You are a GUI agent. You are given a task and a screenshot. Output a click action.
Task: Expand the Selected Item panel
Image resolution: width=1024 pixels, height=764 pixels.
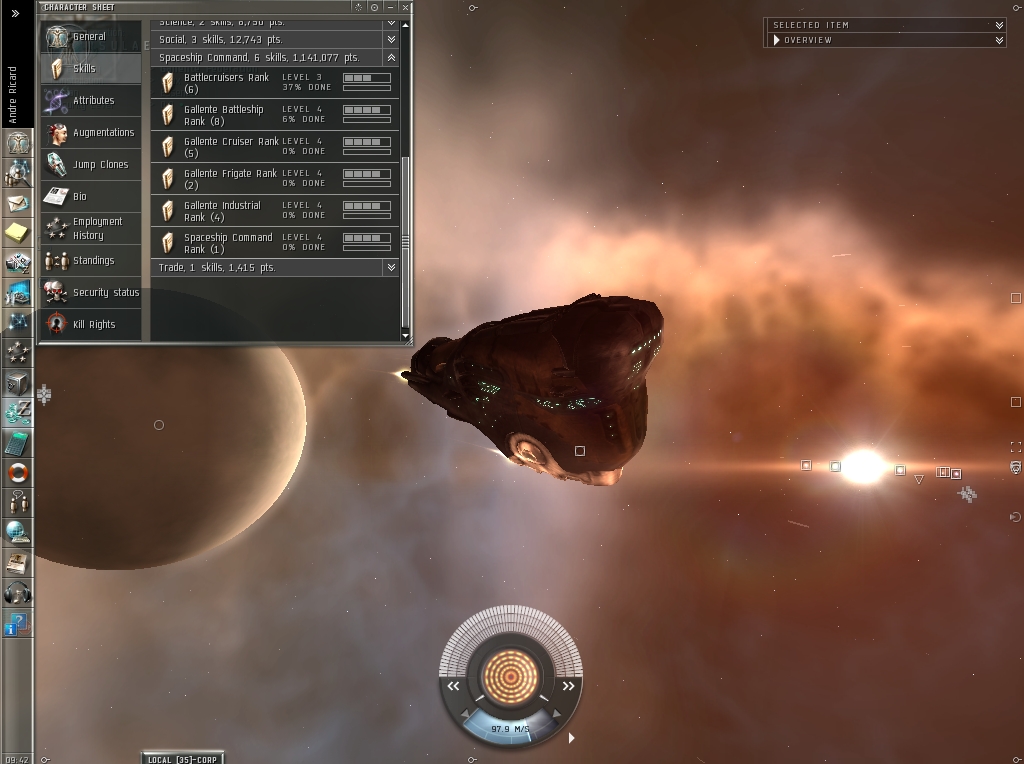[x=999, y=25]
